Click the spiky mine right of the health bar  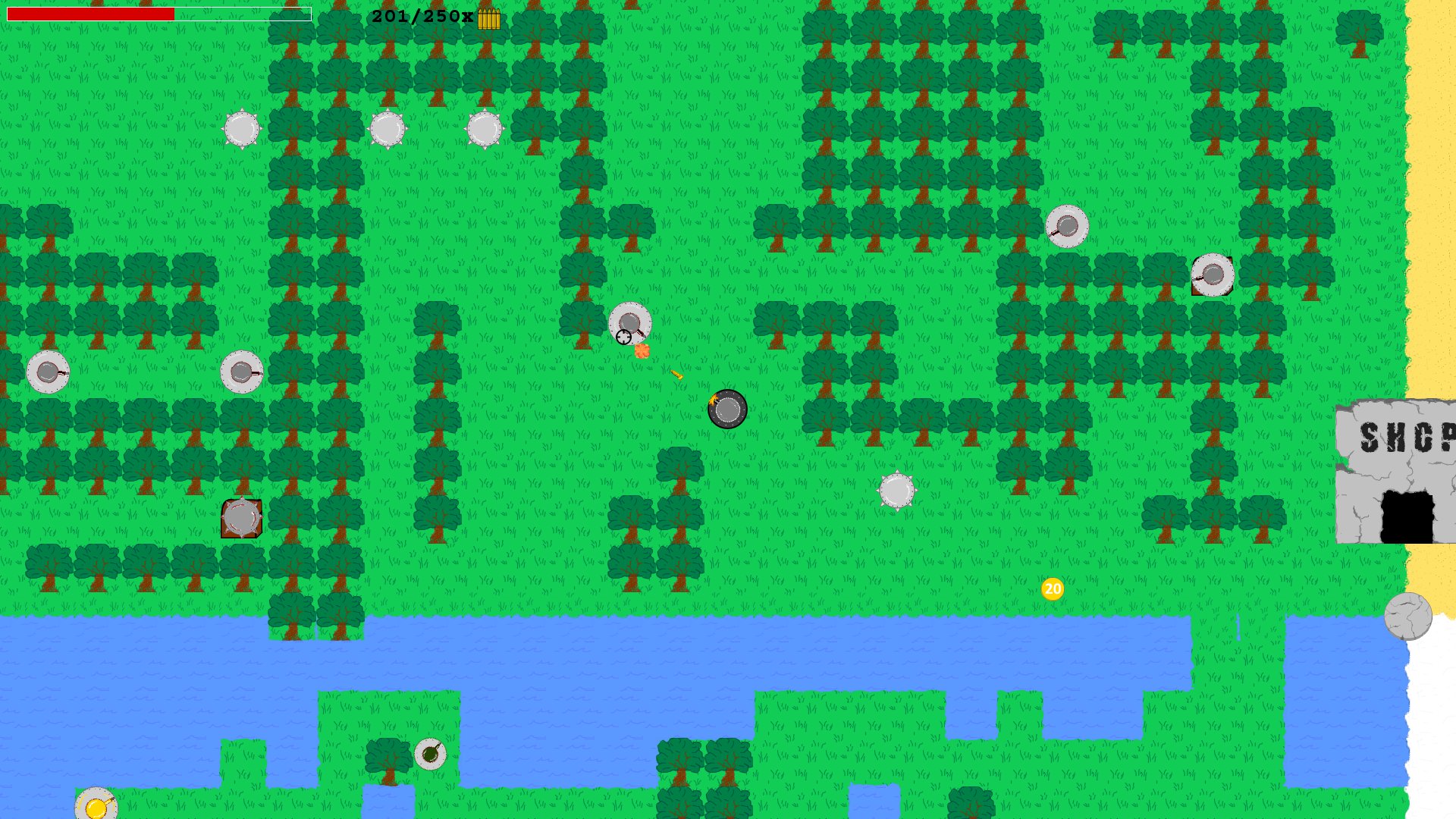[x=389, y=129]
